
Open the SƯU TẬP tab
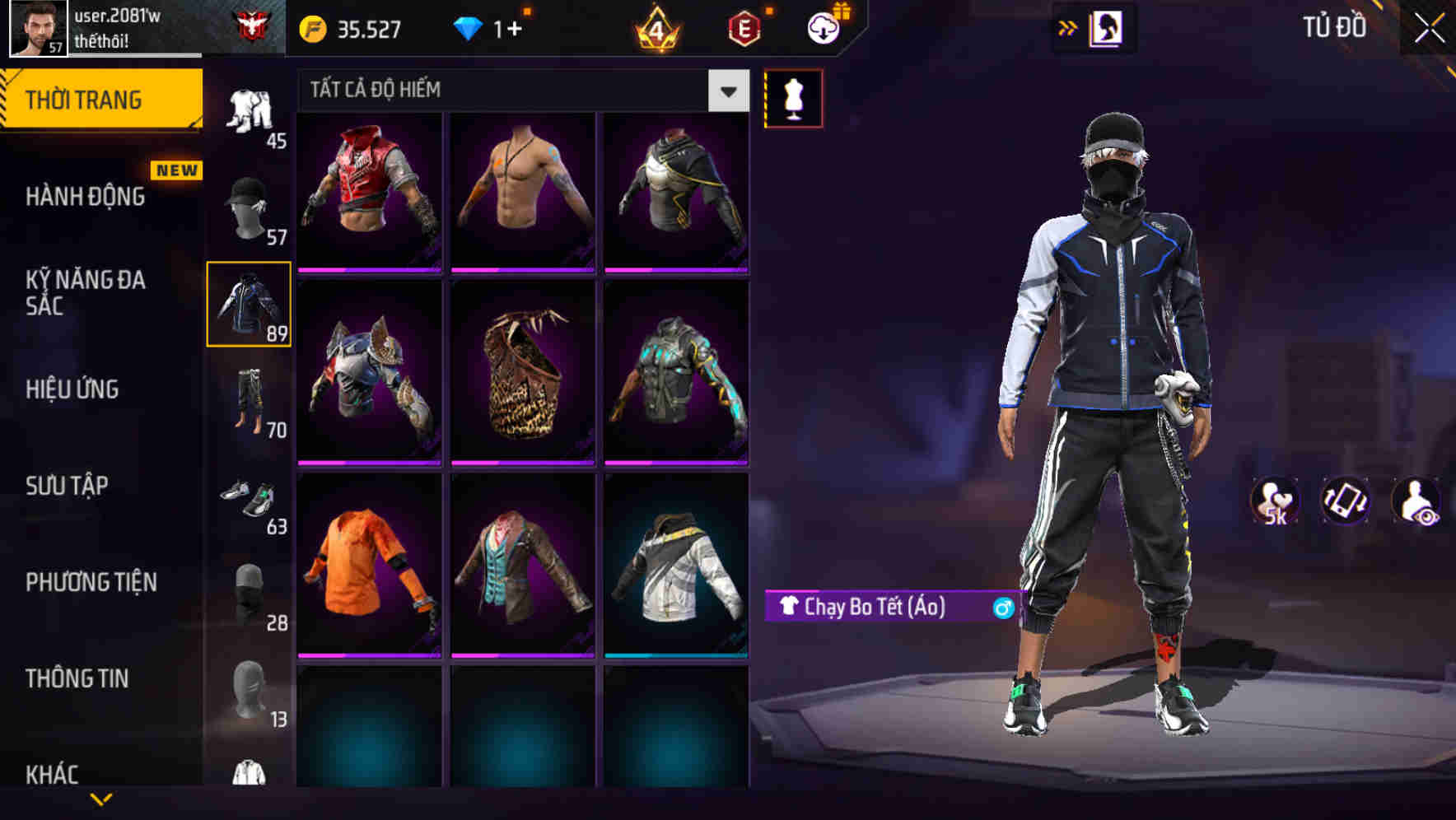tap(66, 487)
